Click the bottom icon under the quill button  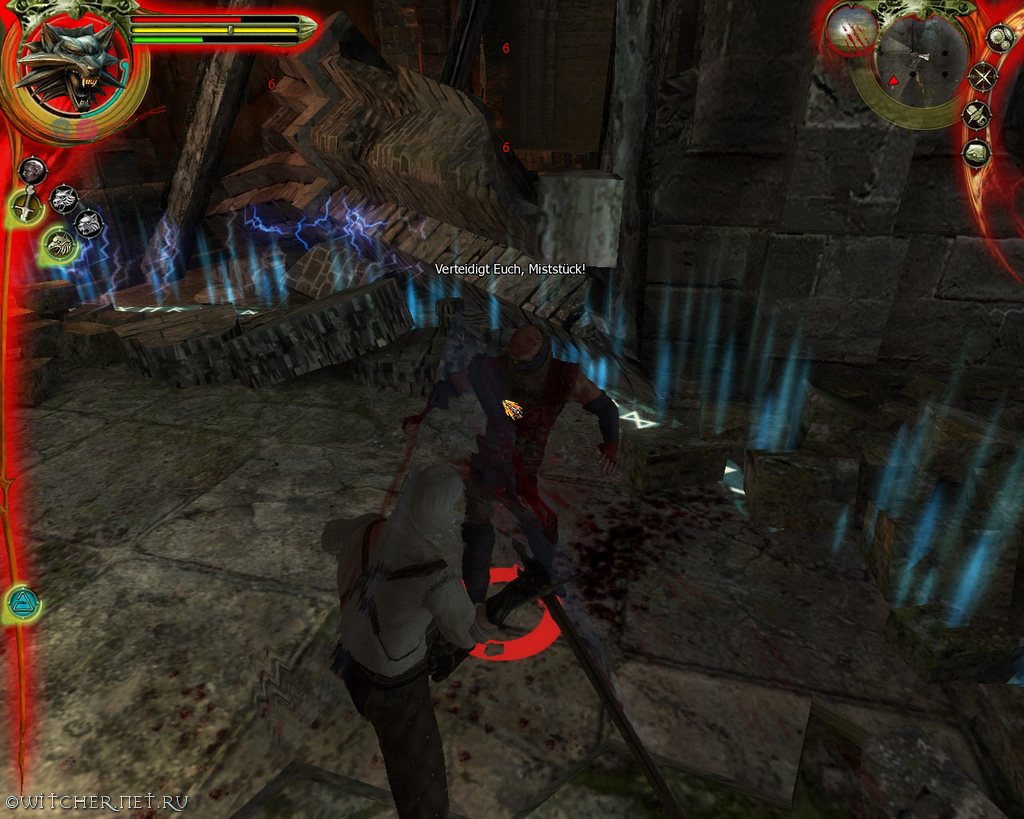(x=977, y=153)
